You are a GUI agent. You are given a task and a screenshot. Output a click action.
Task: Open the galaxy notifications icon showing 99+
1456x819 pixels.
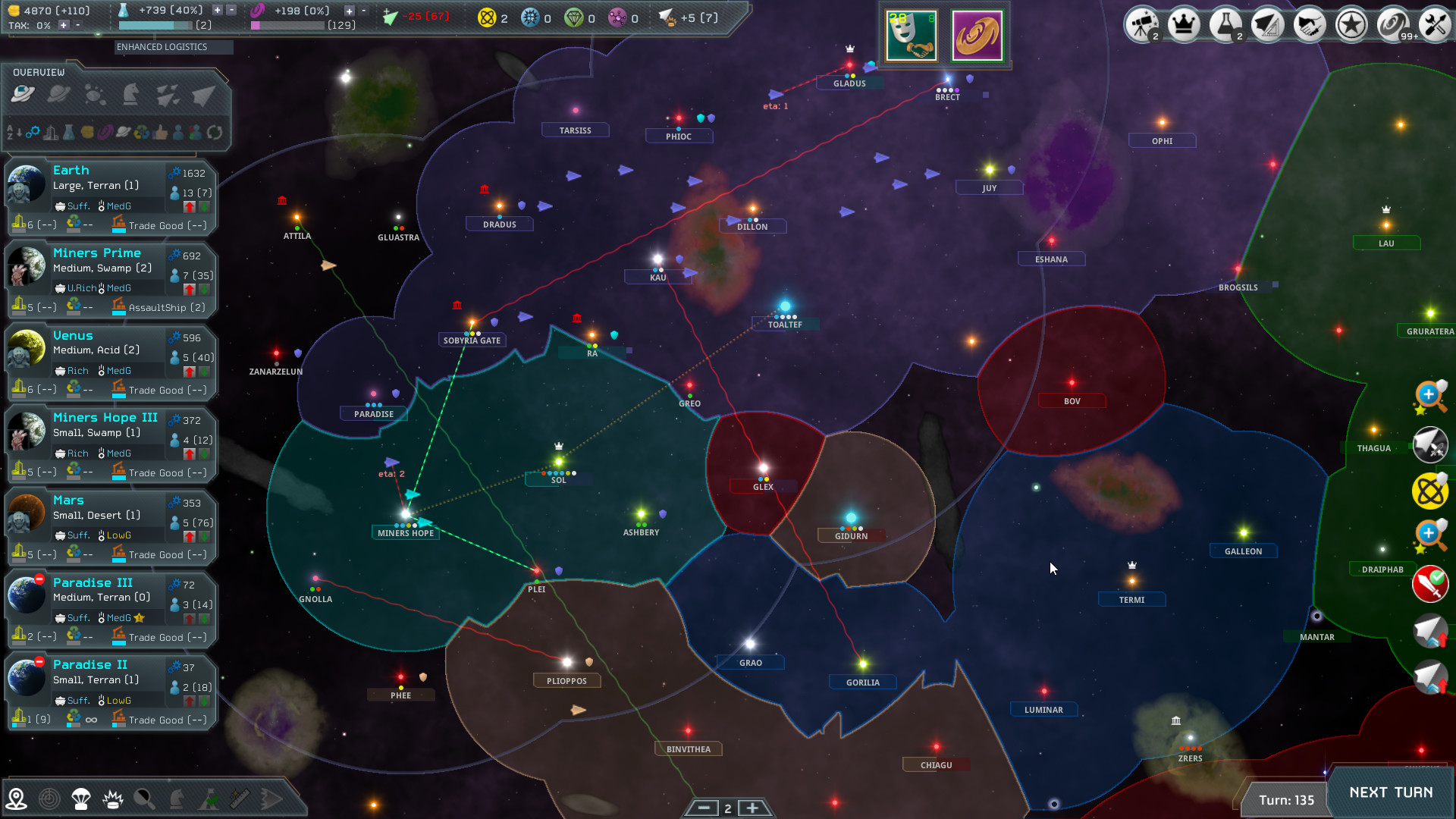(x=1392, y=24)
